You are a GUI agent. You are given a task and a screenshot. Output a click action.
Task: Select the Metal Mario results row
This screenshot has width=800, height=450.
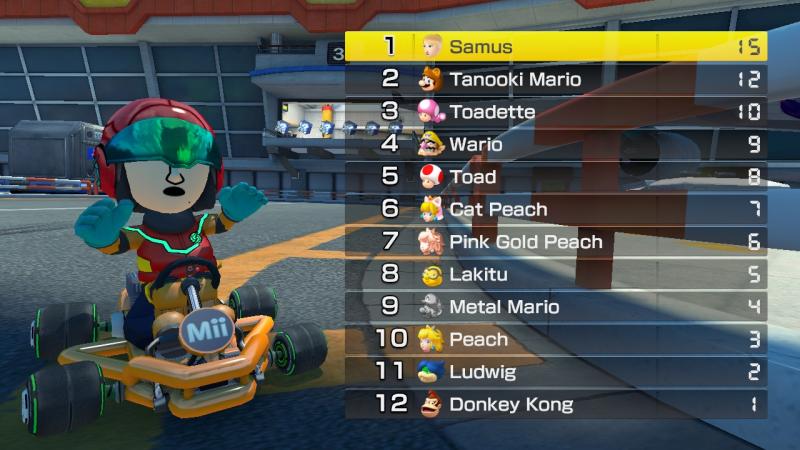pos(556,306)
